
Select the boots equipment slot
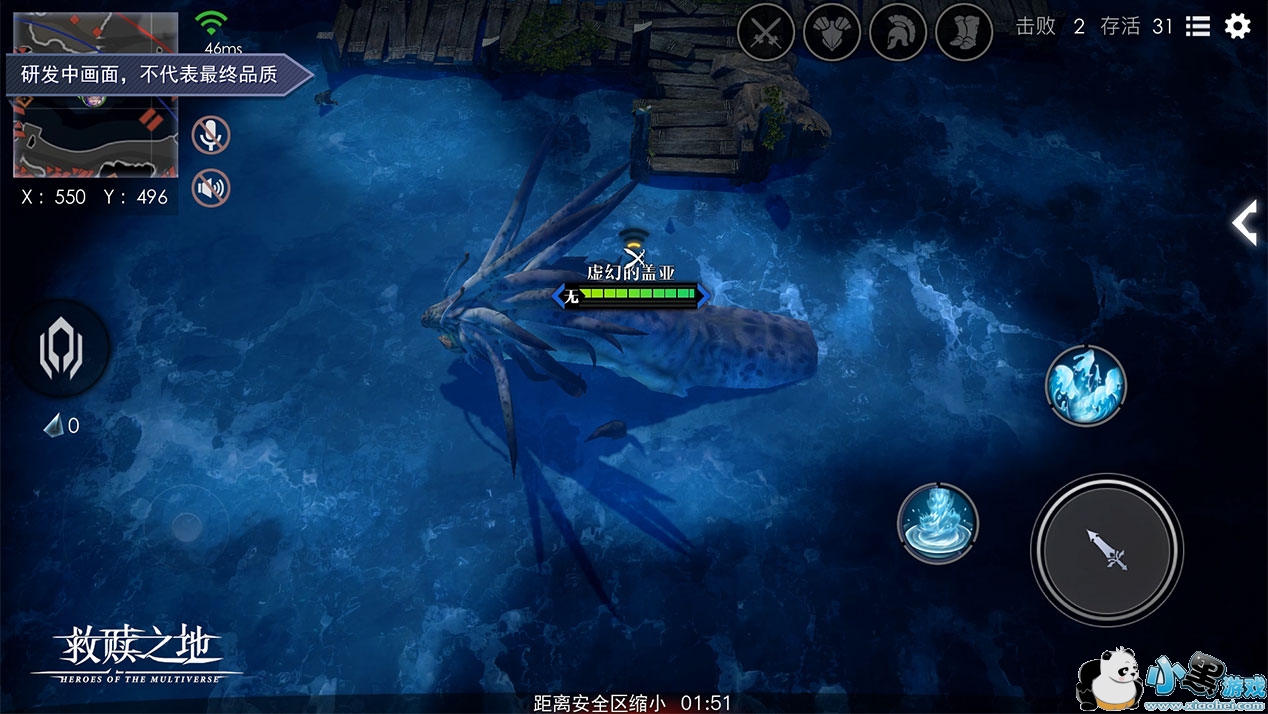[x=964, y=33]
